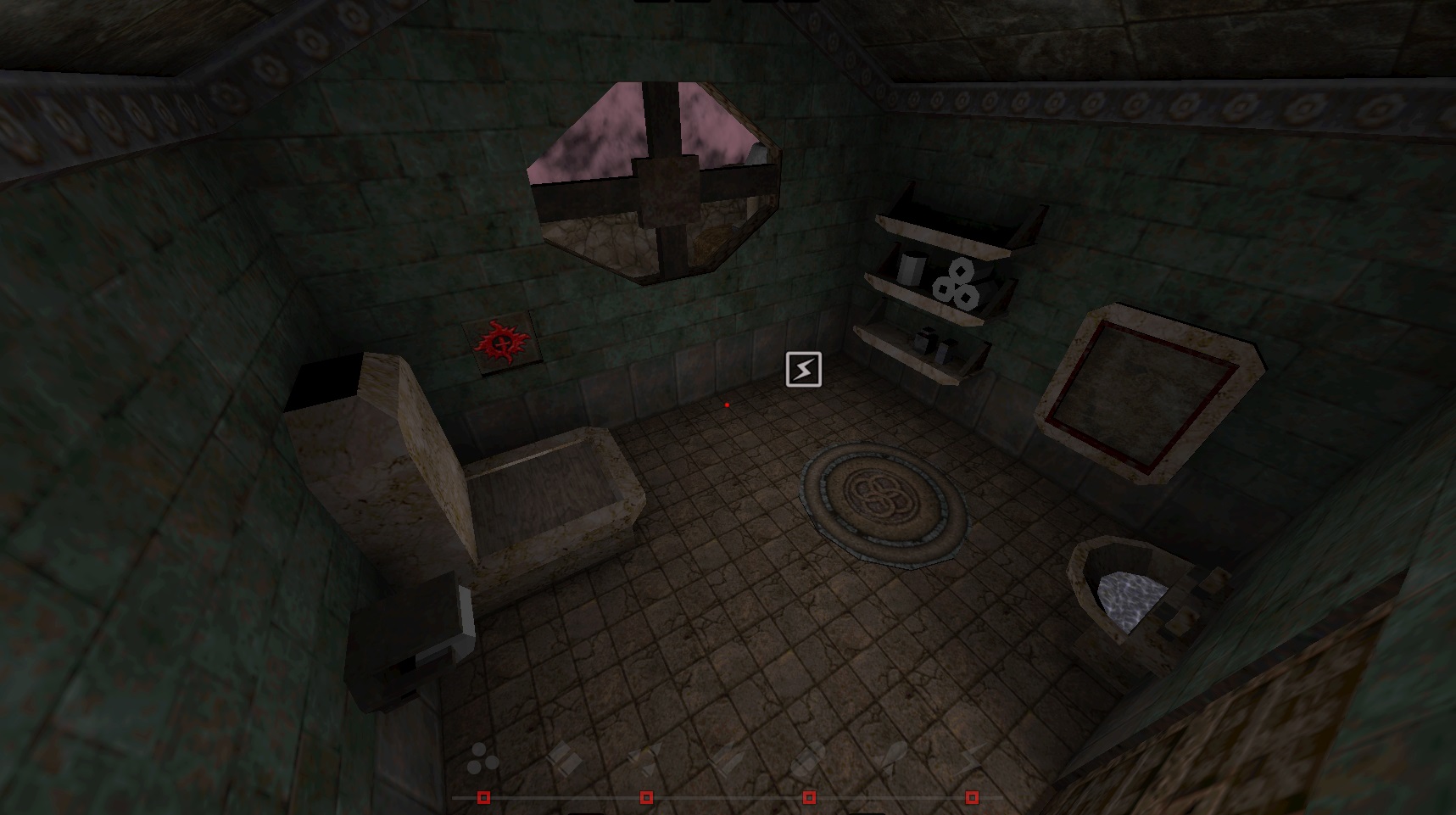Image resolution: width=1456 pixels, height=815 pixels.
Task: Click the white boxed lightning bolt marker
Action: (x=803, y=370)
